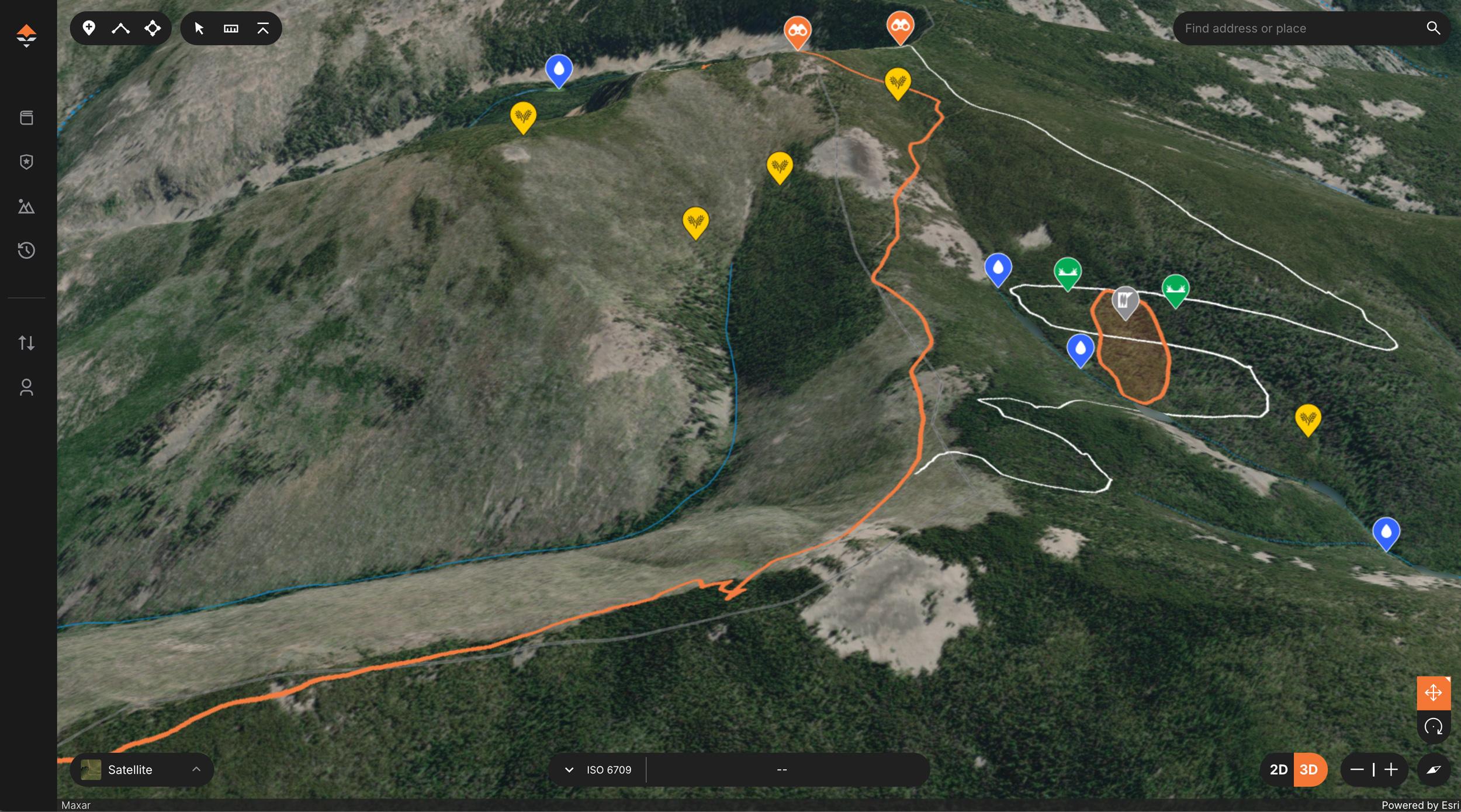The image size is (1461, 812).
Task: Open the mountain discover panel in sidebar
Action: [x=27, y=206]
